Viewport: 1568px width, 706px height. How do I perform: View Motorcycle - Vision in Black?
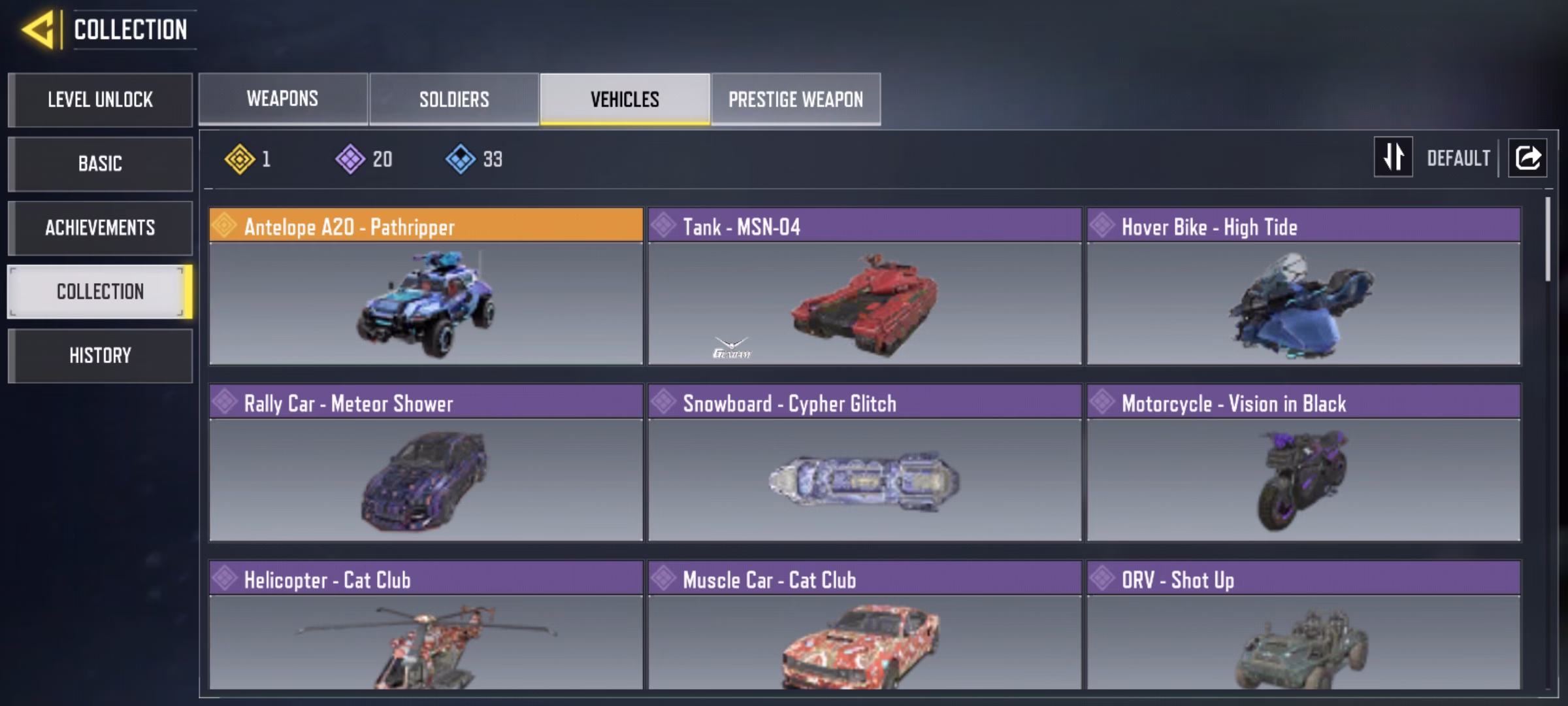[x=1303, y=463]
